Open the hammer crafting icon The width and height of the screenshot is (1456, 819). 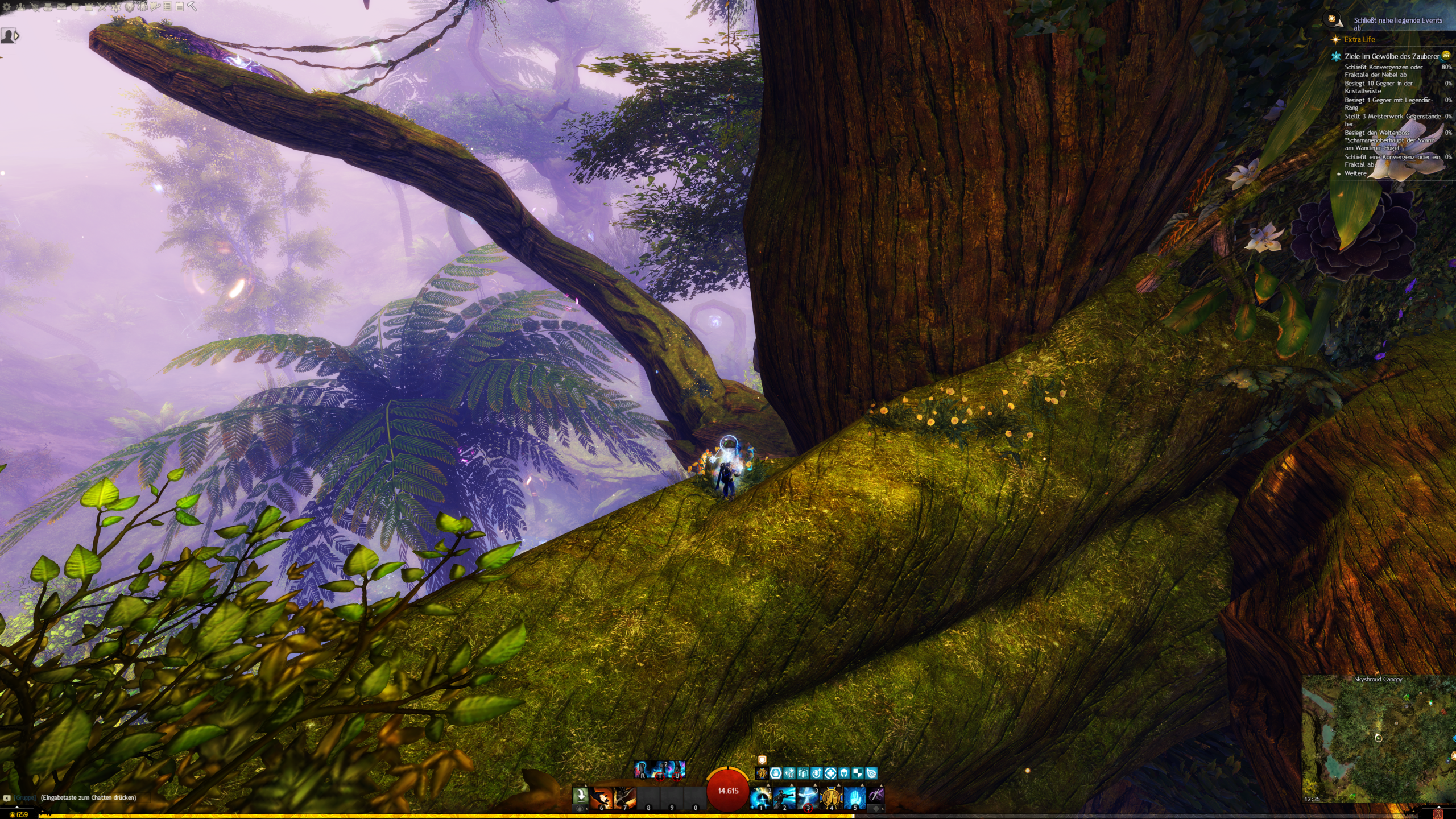click(192, 7)
